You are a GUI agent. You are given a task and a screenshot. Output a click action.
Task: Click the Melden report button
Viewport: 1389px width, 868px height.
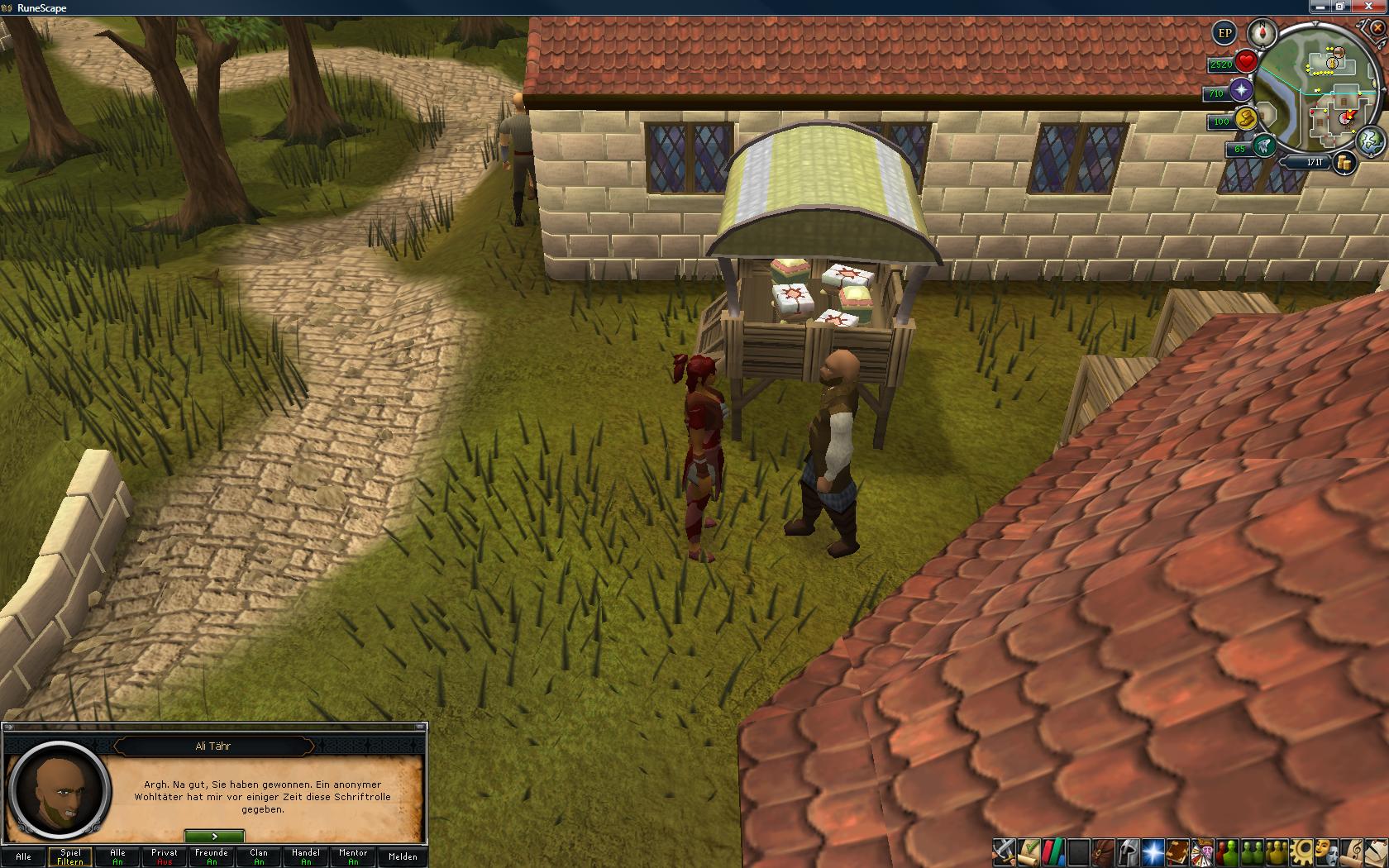pos(403,856)
